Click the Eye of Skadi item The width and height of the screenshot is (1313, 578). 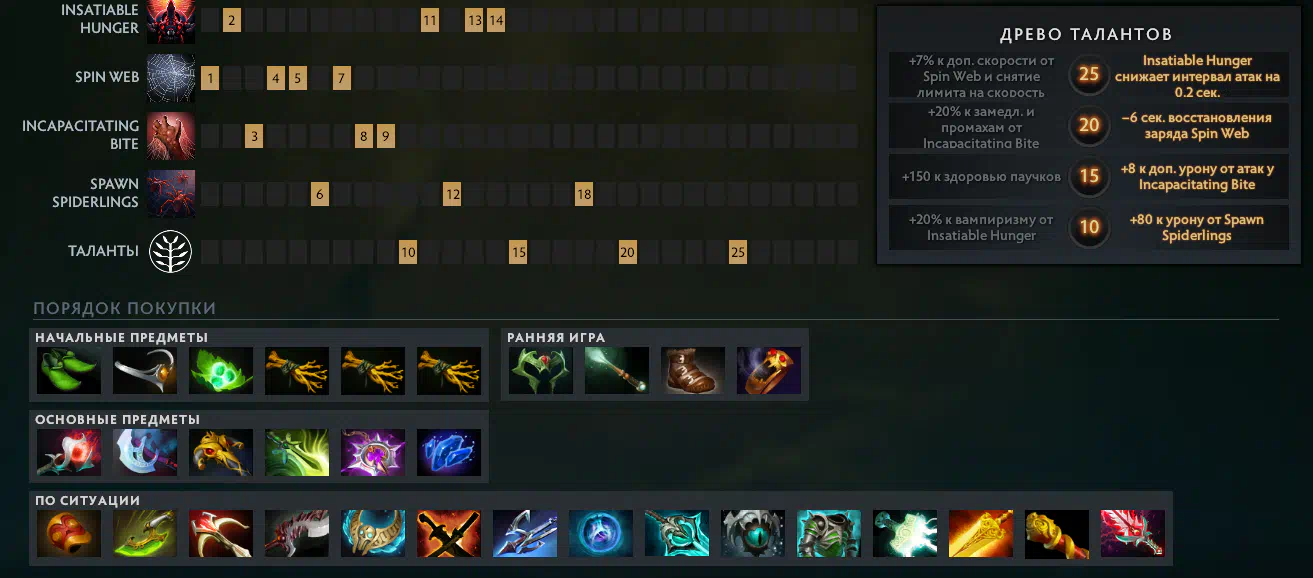(753, 534)
